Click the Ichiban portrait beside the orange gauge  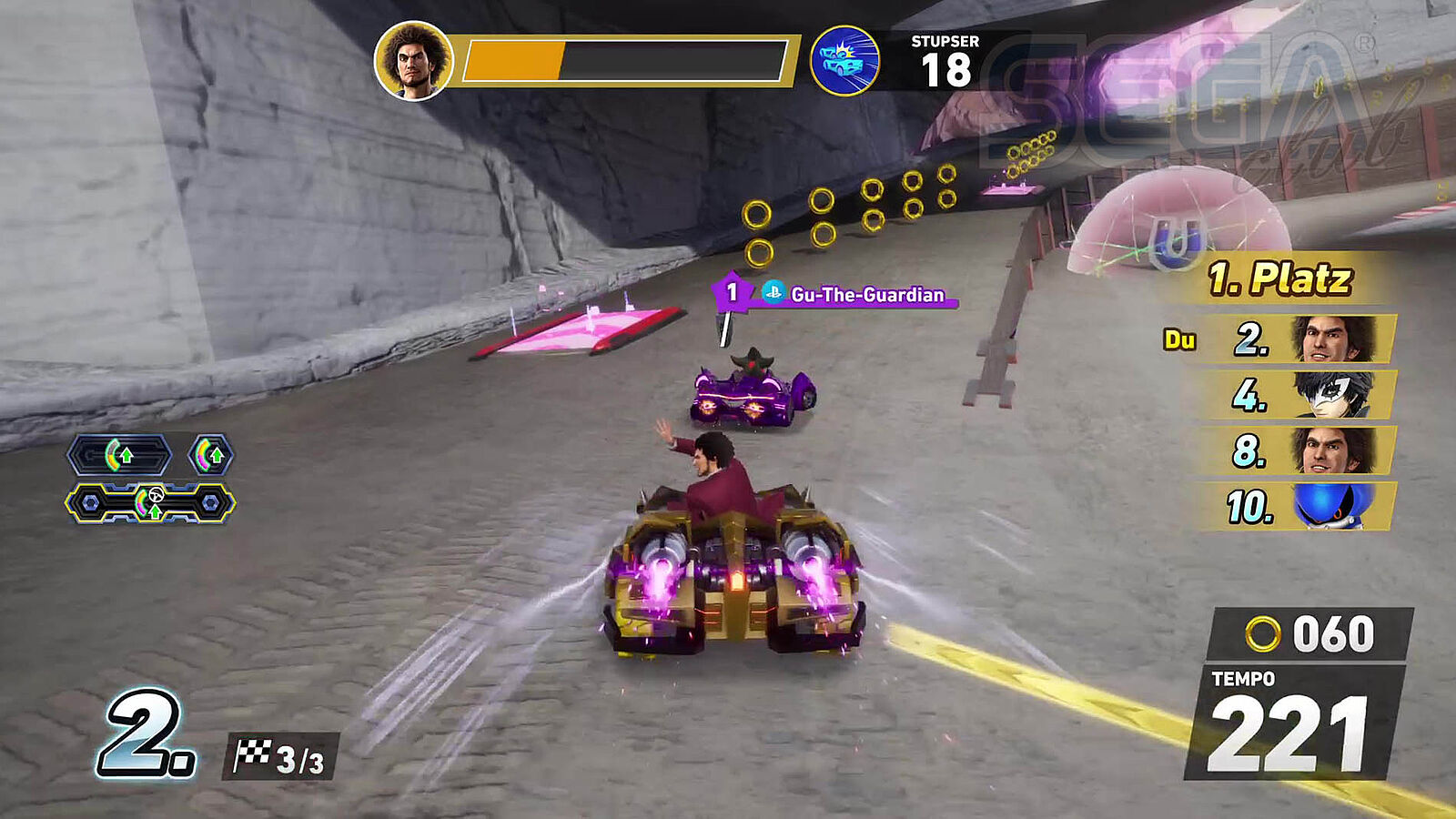(x=414, y=61)
